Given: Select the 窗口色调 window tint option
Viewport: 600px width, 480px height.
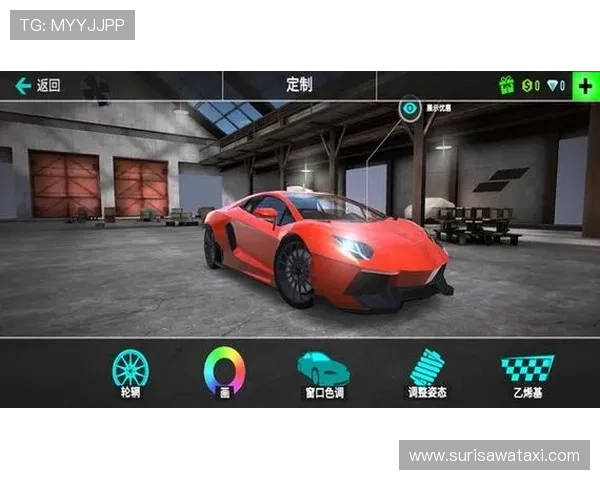Looking at the screenshot, I should point(324,372).
